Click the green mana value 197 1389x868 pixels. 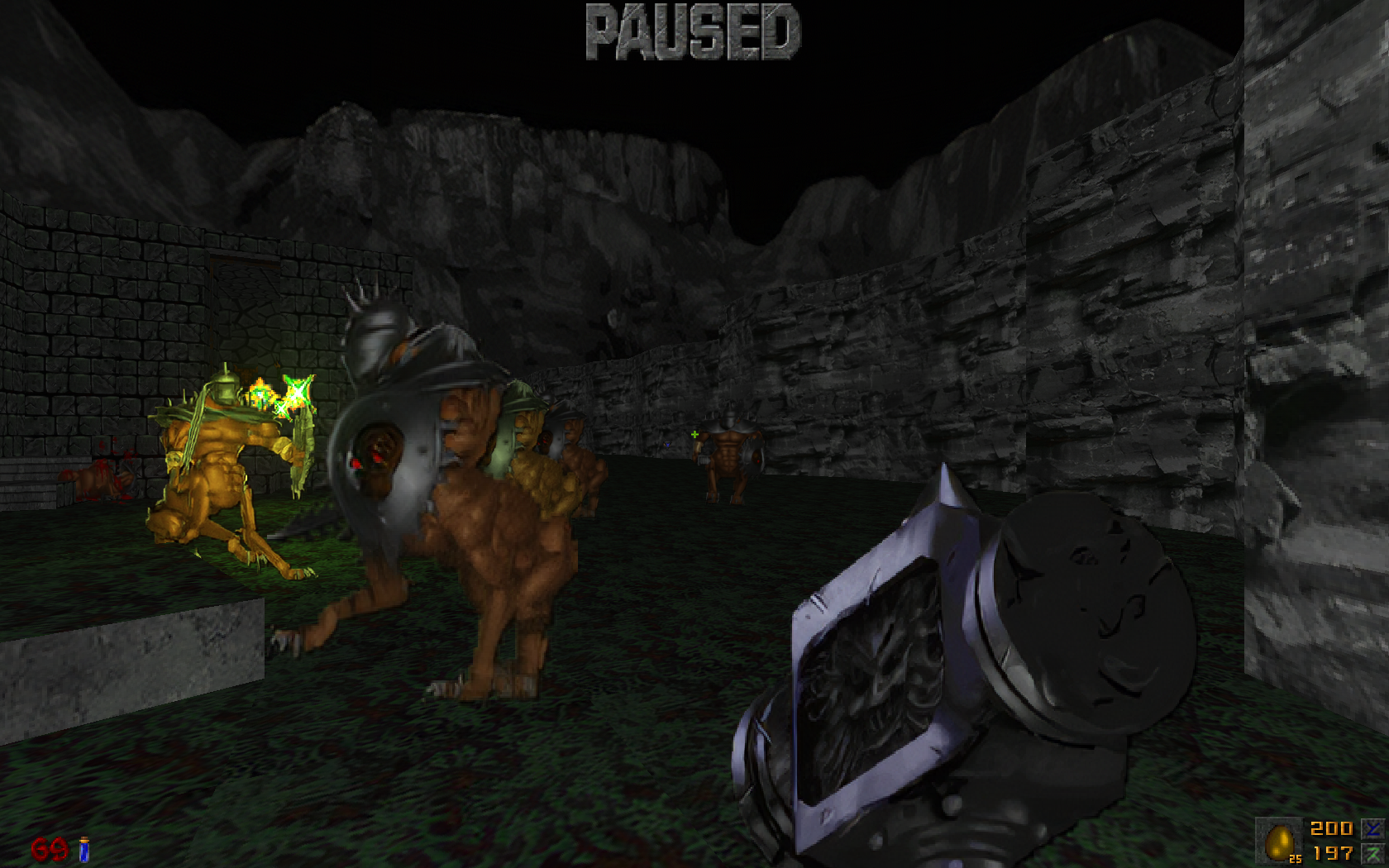pyautogui.click(x=1333, y=852)
